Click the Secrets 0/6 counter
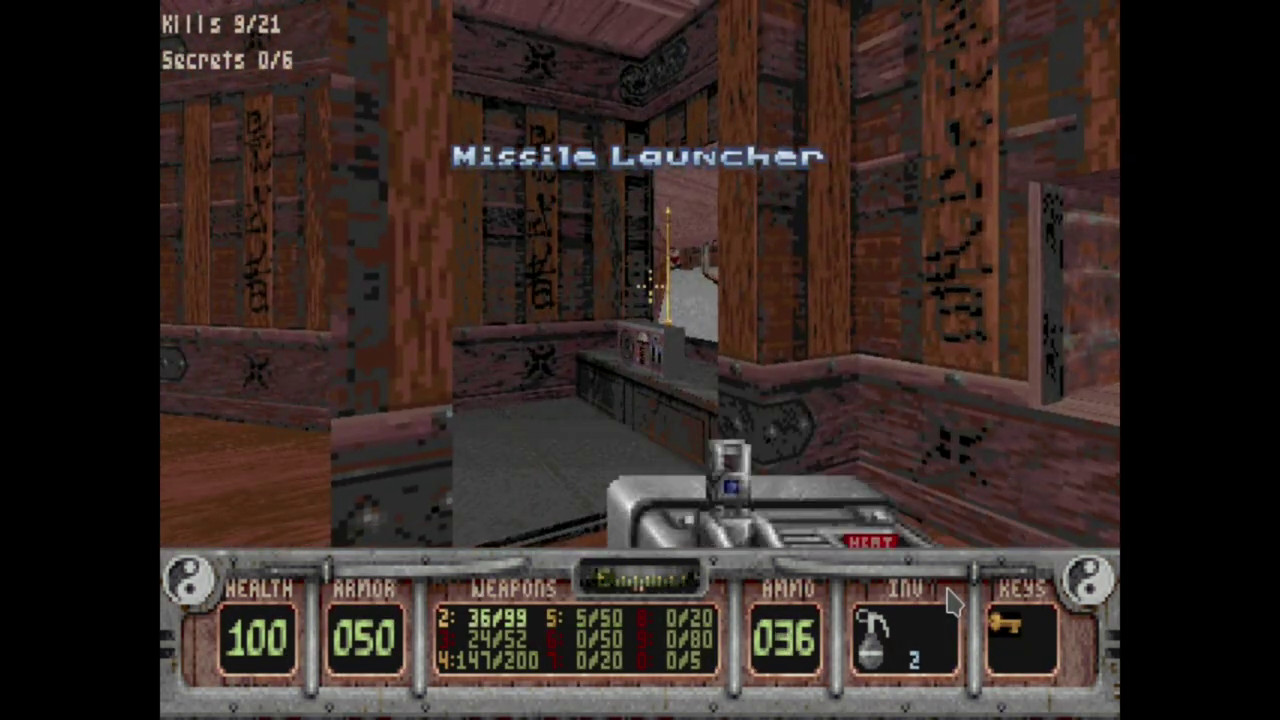Viewport: 1280px width, 720px height. [x=226, y=60]
